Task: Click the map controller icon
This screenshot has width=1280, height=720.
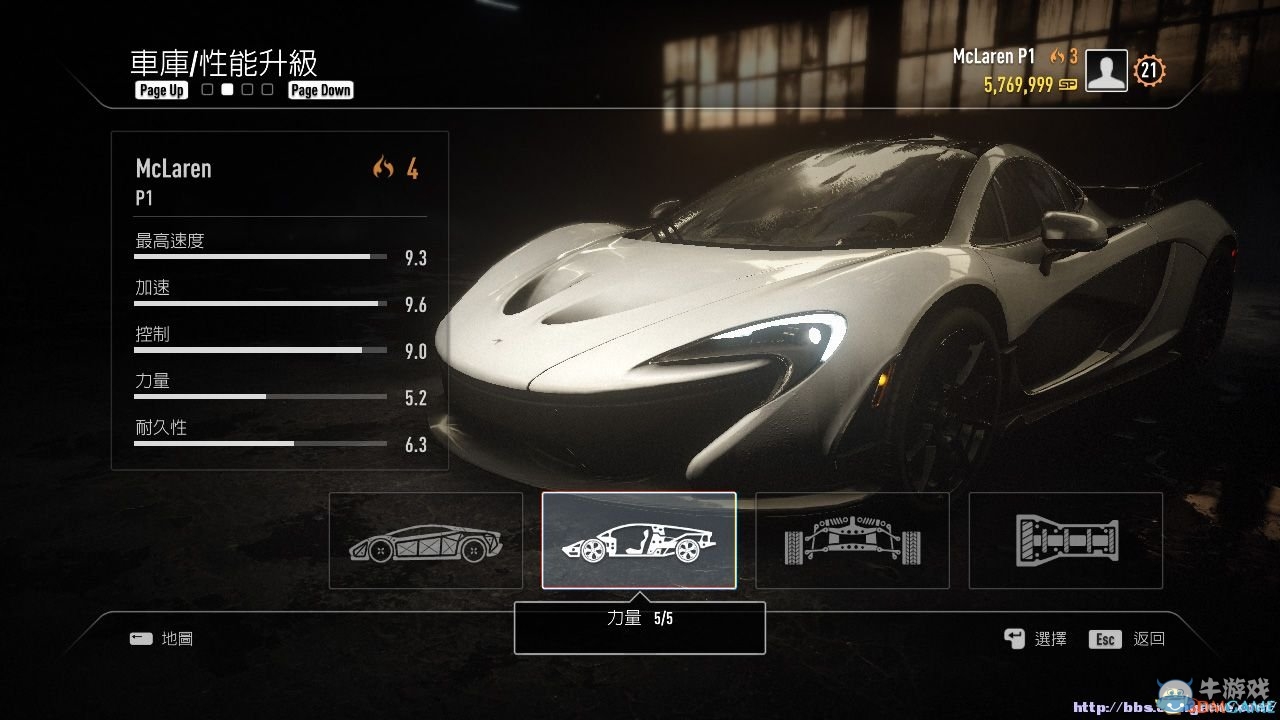Action: pos(142,638)
